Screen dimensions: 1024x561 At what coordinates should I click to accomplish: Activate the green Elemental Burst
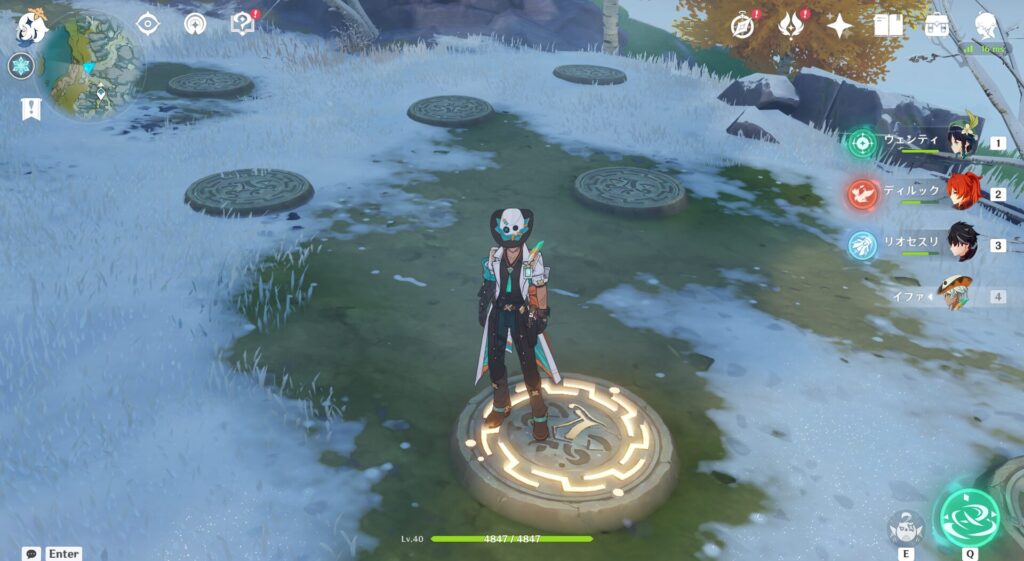pos(967,517)
